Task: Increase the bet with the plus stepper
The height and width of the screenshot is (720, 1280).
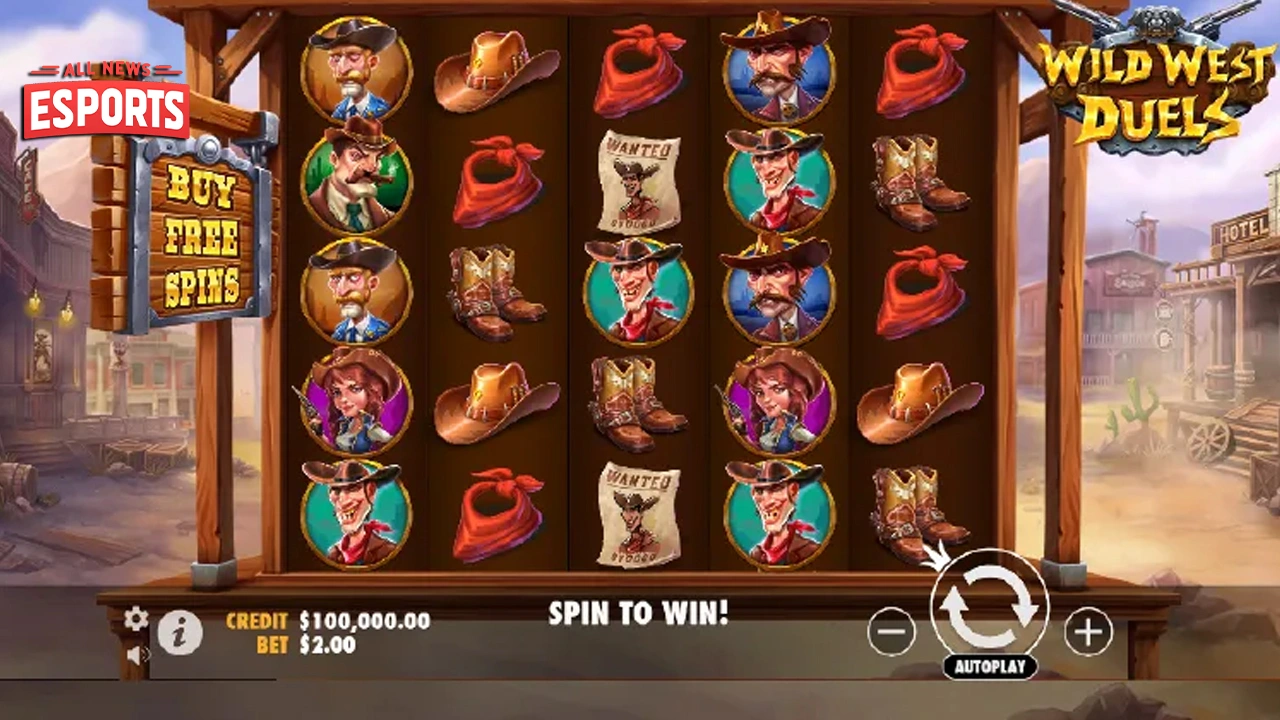Action: coord(1088,632)
